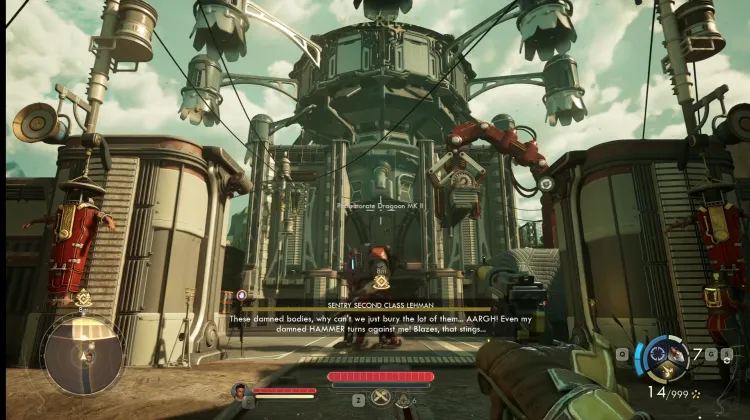
Task: Activate the crossed weapons melee icon
Action: (379, 398)
